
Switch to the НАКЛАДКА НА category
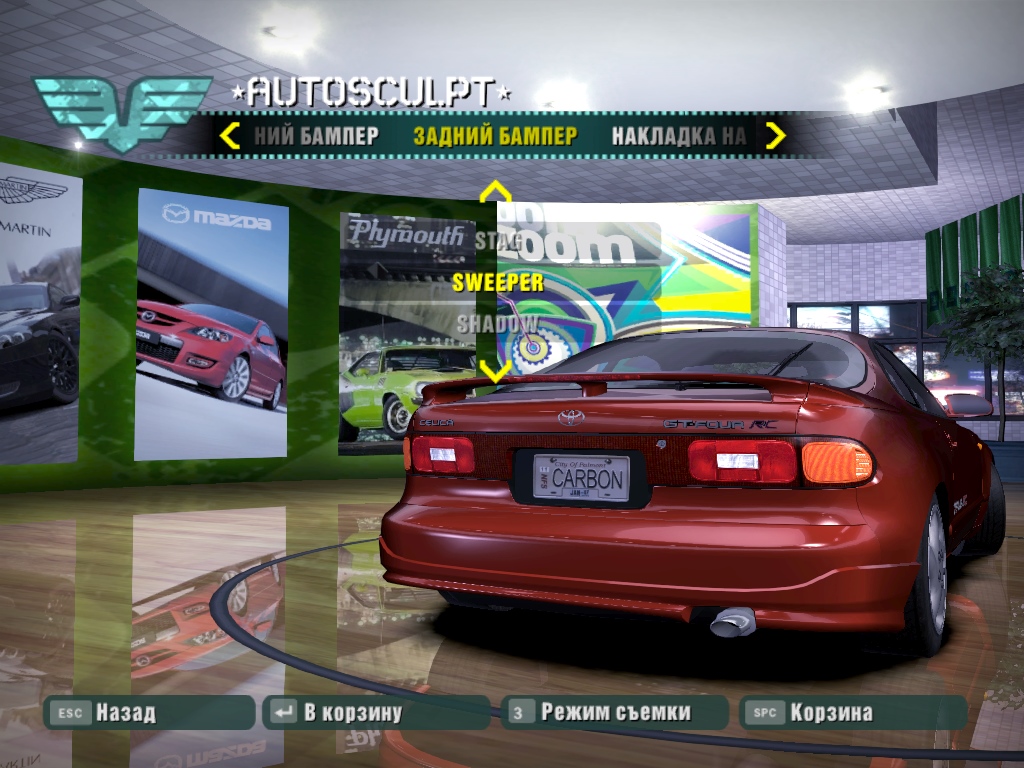click(x=679, y=136)
